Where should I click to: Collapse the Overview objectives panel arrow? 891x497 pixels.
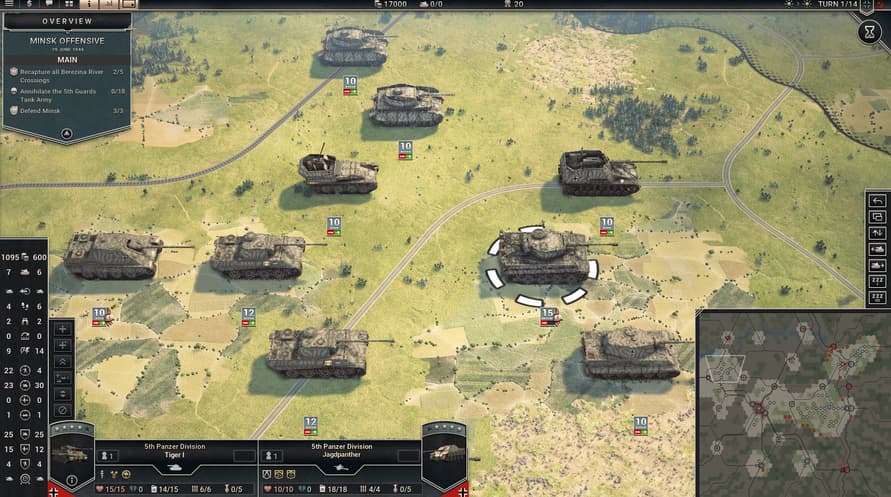[x=66, y=132]
